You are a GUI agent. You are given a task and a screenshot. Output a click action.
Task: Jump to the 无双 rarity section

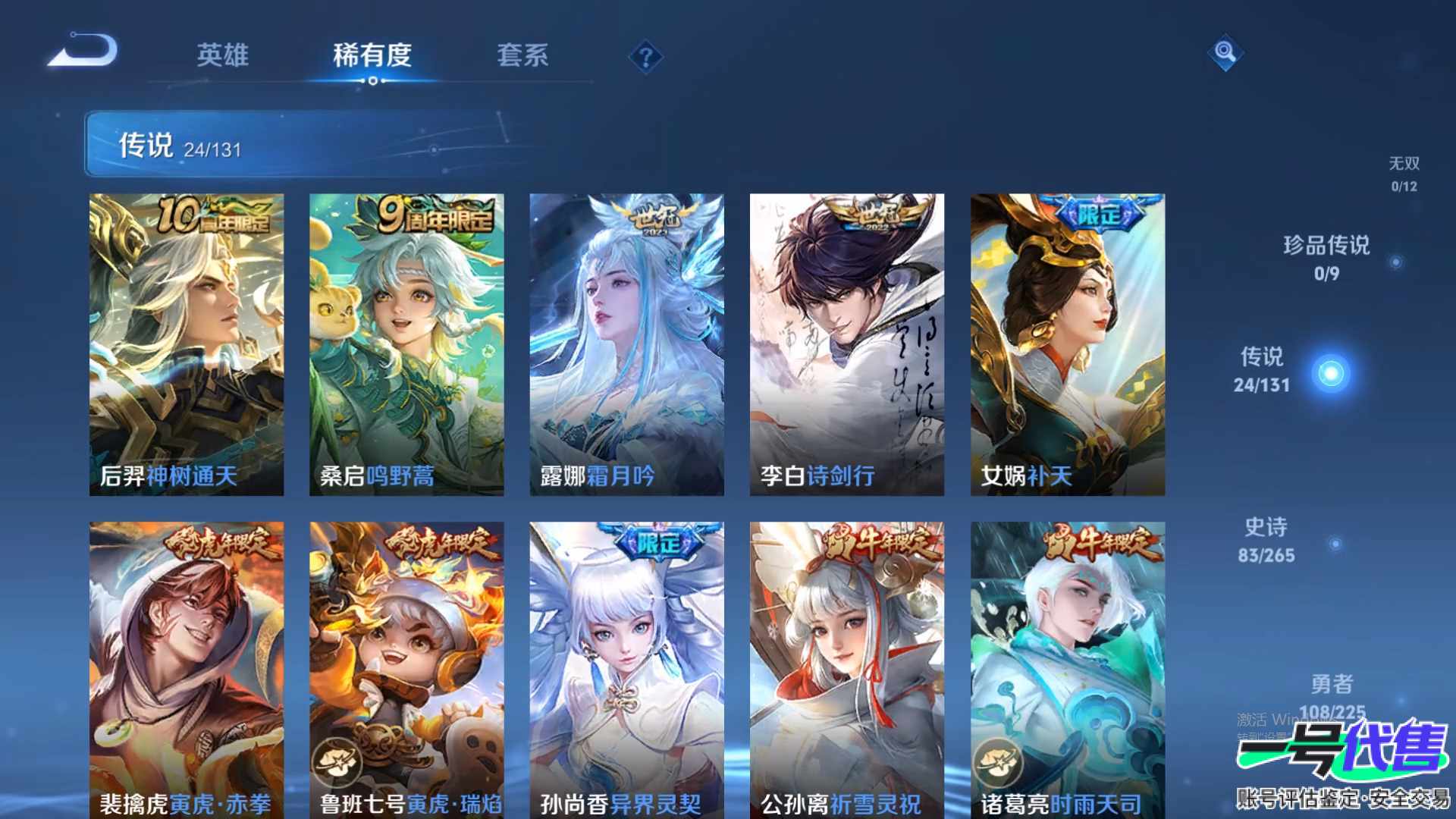1404,174
